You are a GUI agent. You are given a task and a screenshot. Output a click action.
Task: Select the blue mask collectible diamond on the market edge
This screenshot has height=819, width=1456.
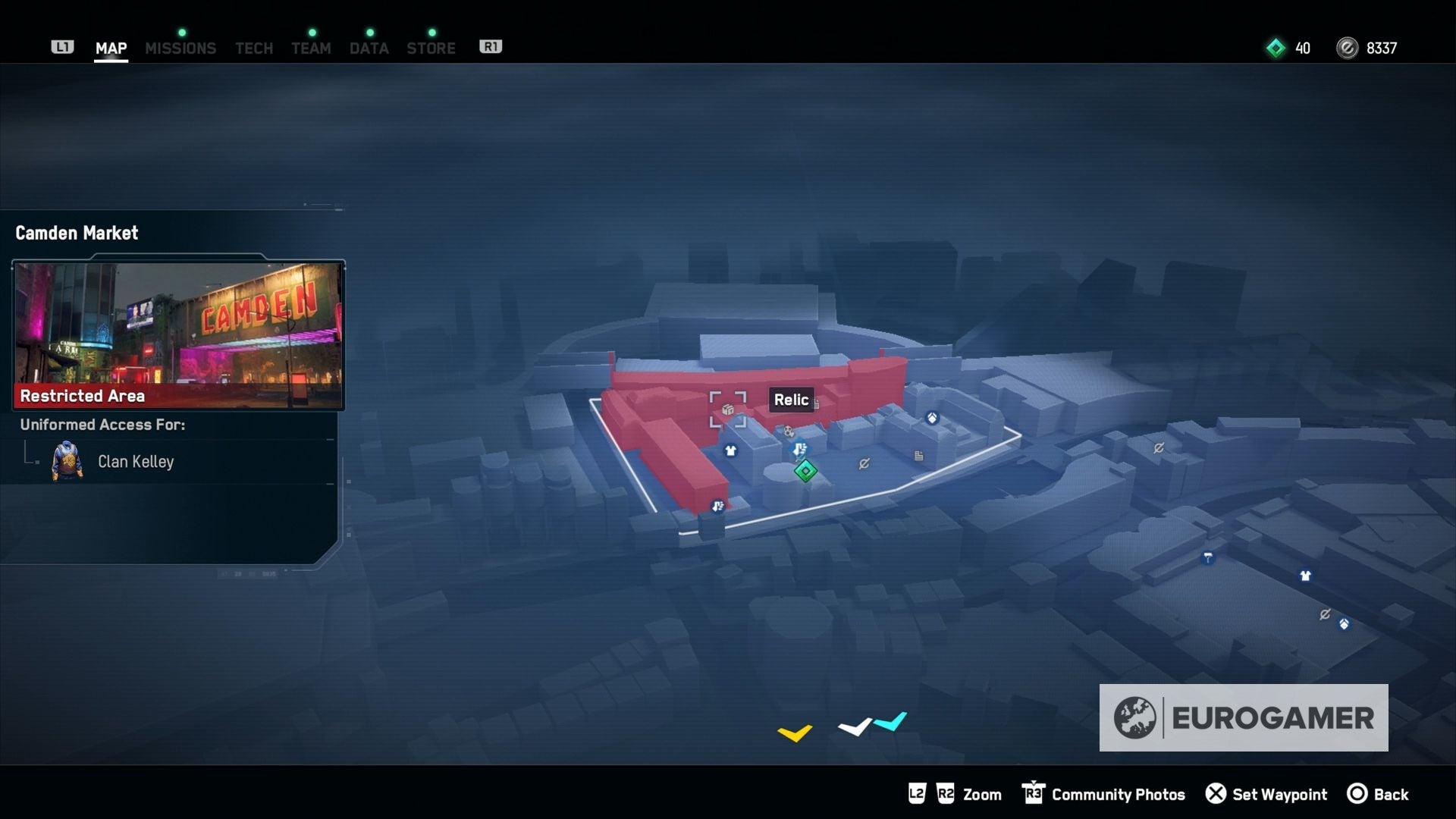933,419
